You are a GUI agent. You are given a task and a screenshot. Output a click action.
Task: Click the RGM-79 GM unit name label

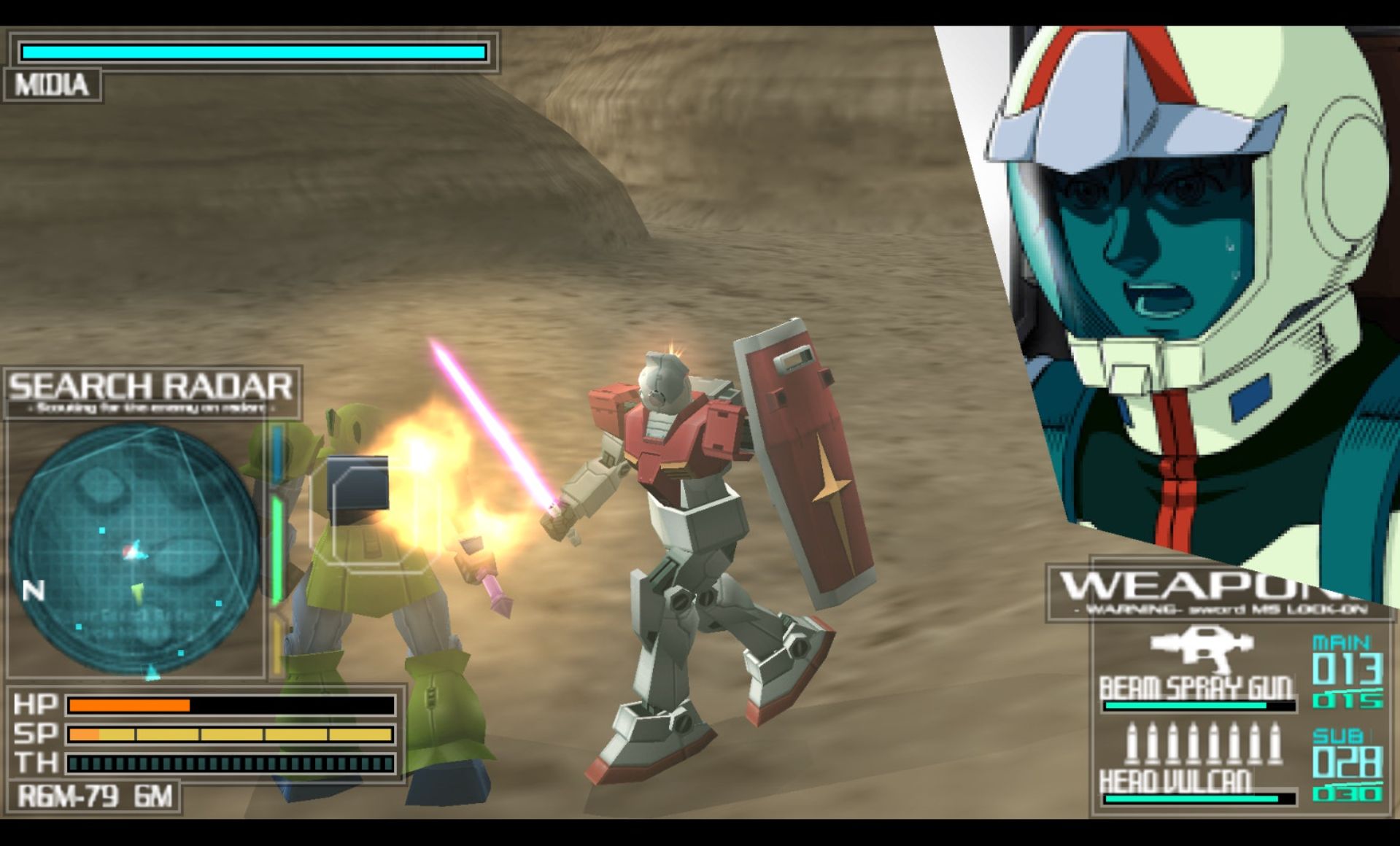[x=95, y=796]
